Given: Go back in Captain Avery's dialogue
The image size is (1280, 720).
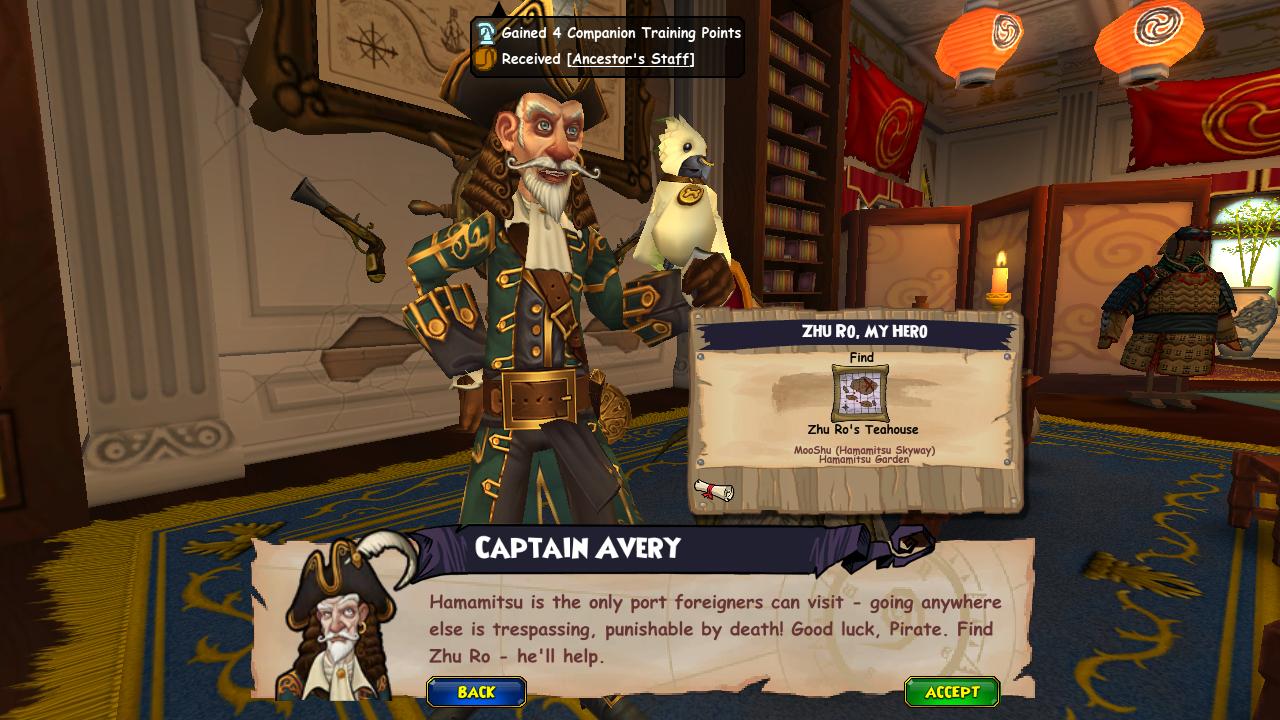Looking at the screenshot, I should pyautogui.click(x=476, y=692).
